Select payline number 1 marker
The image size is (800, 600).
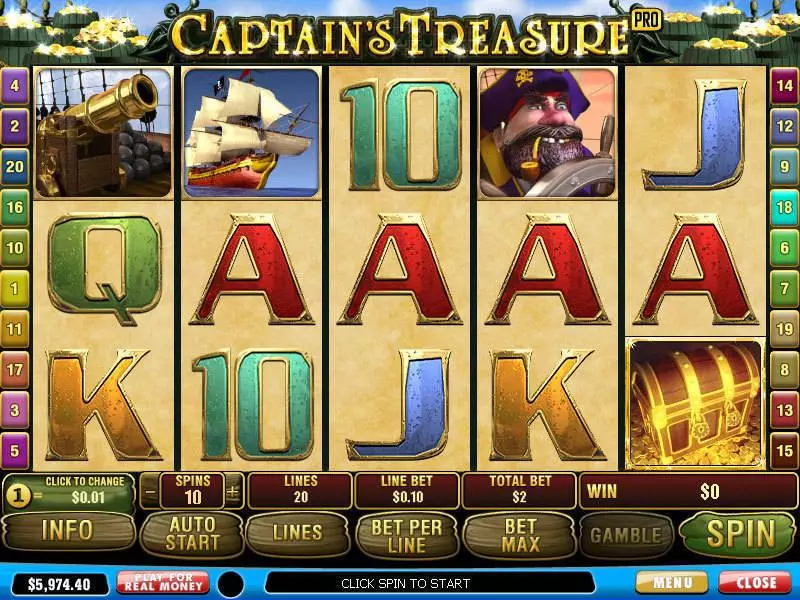click(15, 288)
